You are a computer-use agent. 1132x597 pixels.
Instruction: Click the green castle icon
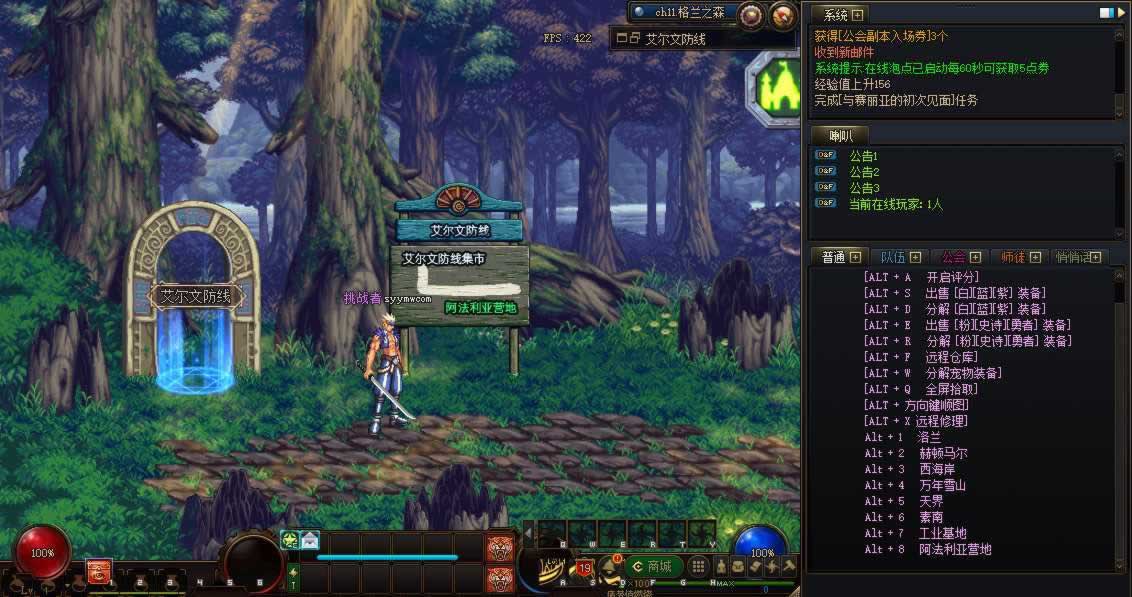click(774, 87)
